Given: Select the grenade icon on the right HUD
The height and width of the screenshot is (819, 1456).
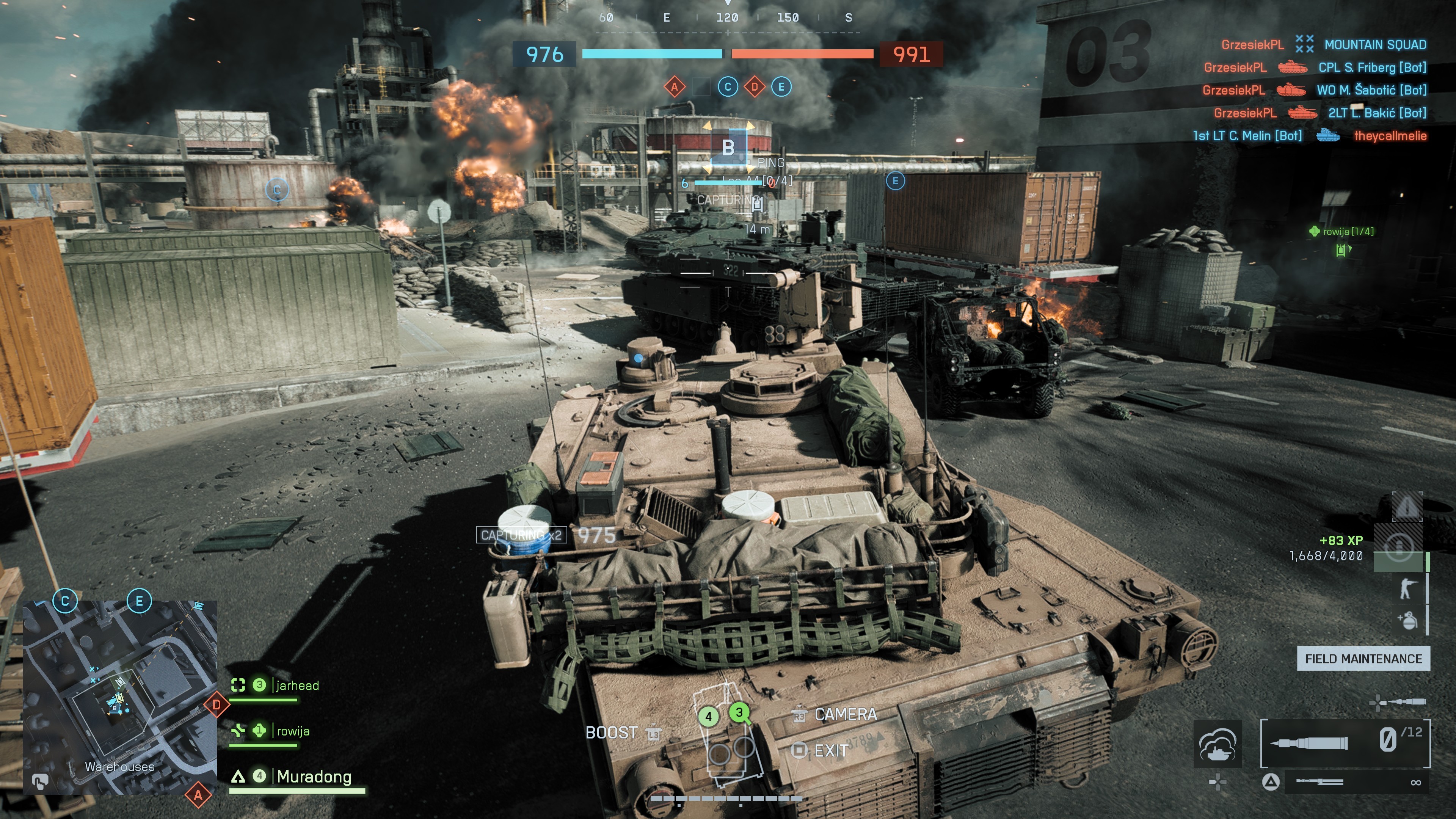Looking at the screenshot, I should click(1407, 620).
